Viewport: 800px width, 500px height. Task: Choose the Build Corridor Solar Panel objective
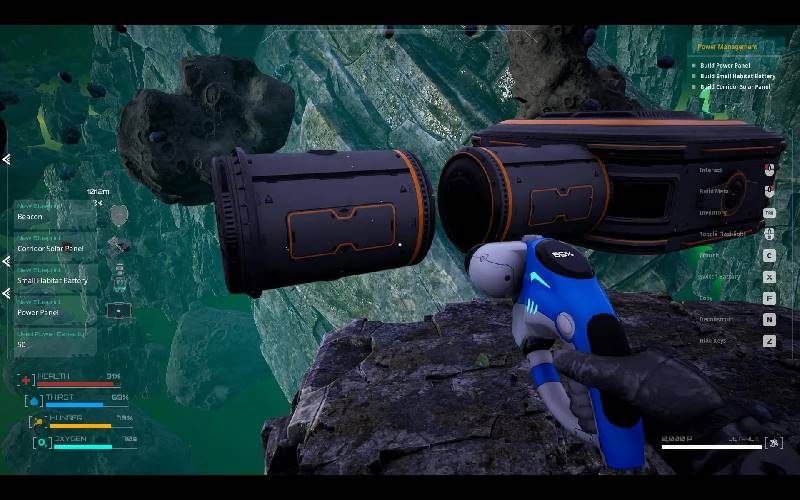point(735,87)
